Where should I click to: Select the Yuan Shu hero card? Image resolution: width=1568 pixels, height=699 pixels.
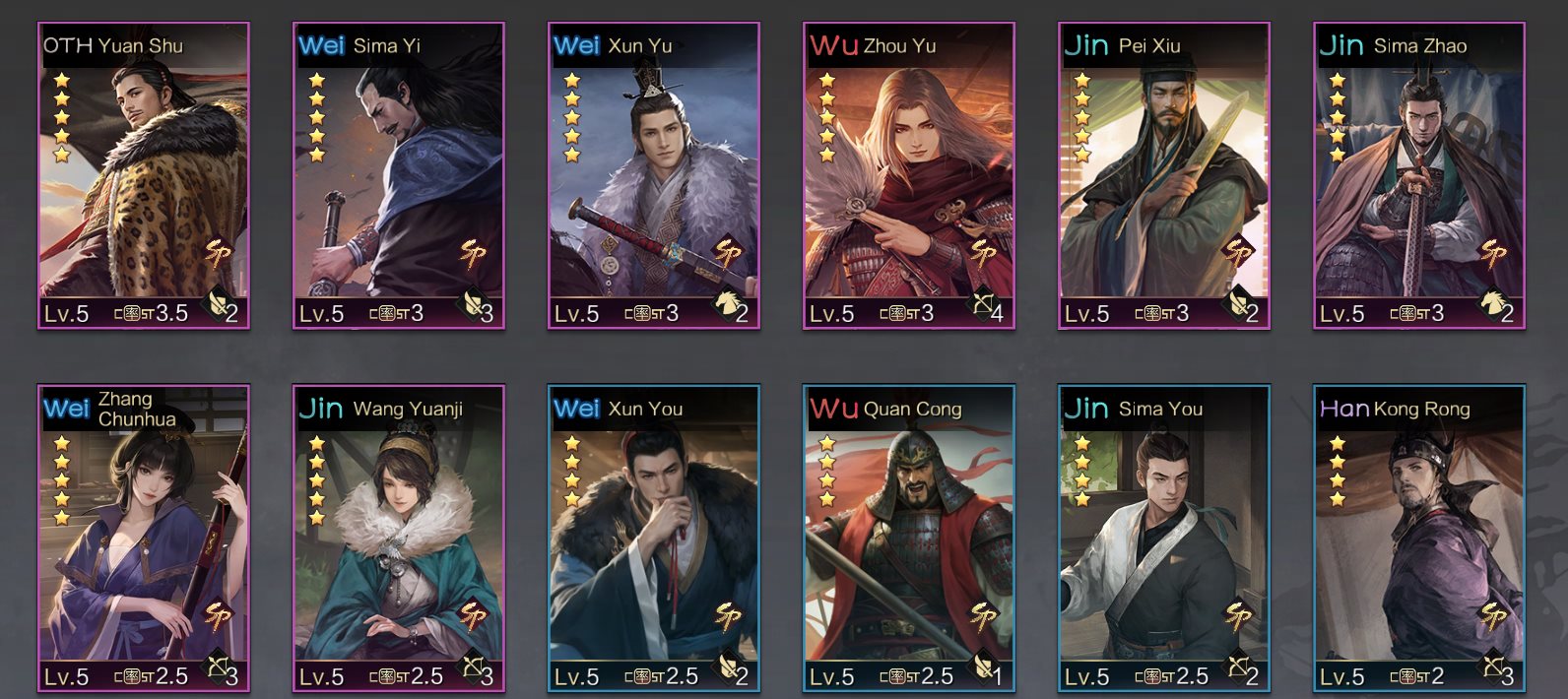pos(144,177)
